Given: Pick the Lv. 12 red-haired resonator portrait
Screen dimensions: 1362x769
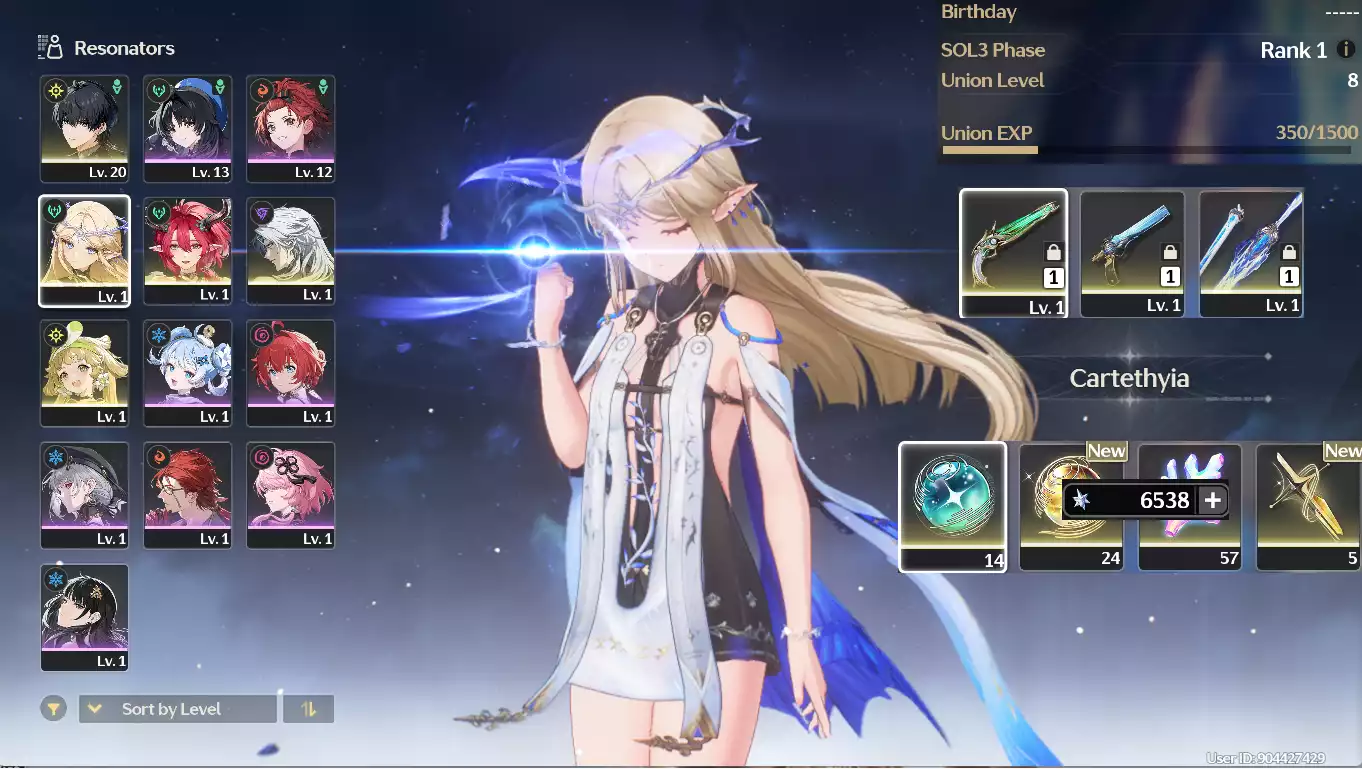Looking at the screenshot, I should pyautogui.click(x=290, y=128).
